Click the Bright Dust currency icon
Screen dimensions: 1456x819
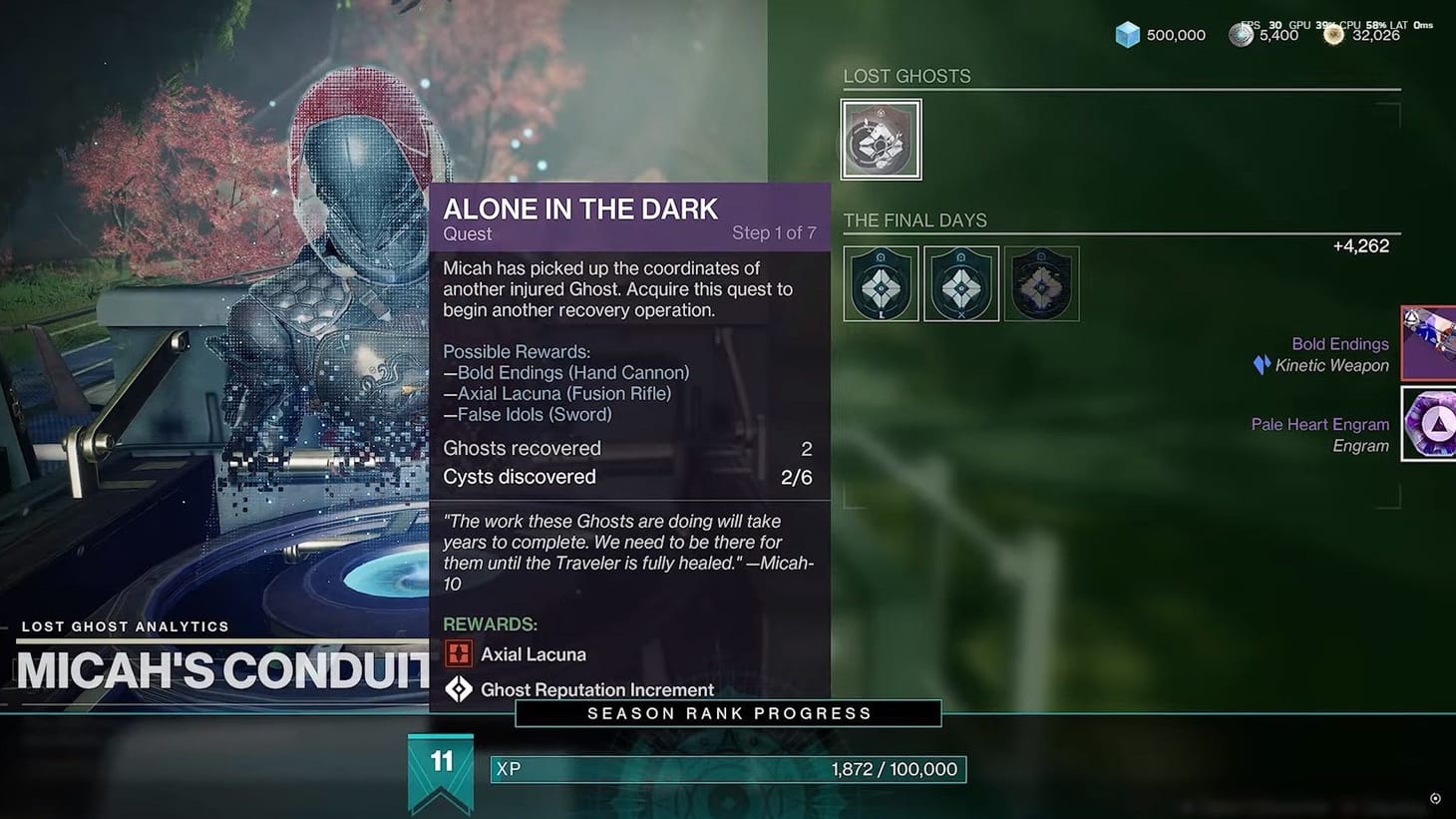1333,34
